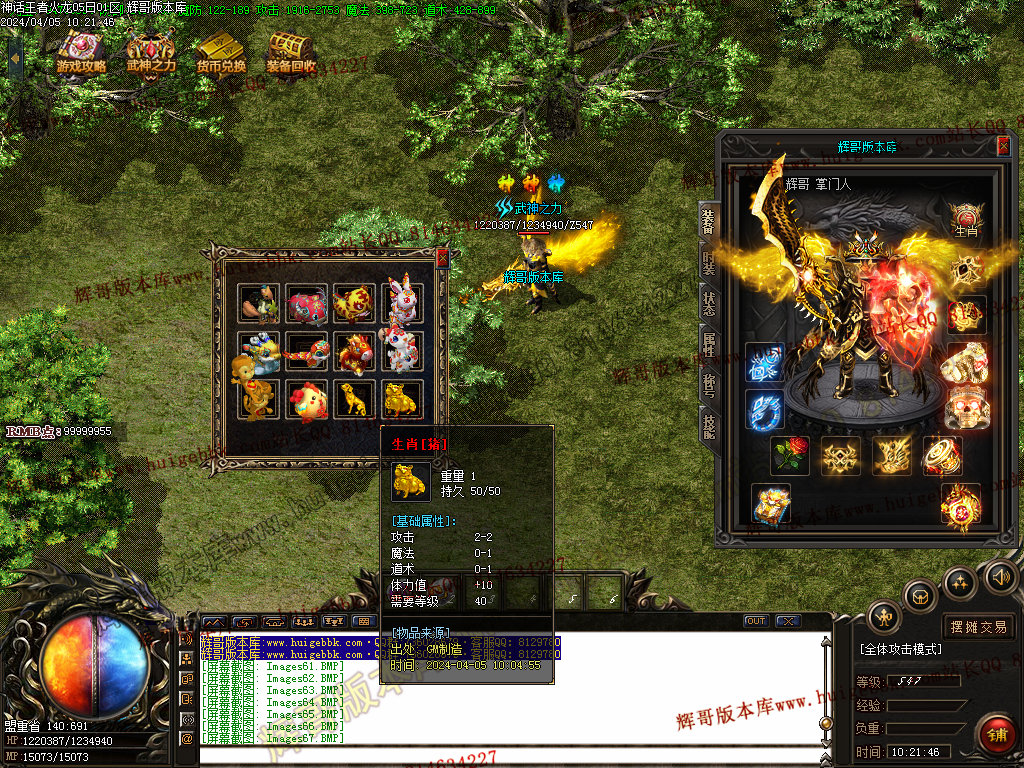
Task: Close the zodiac item window
Action: pyautogui.click(x=442, y=257)
